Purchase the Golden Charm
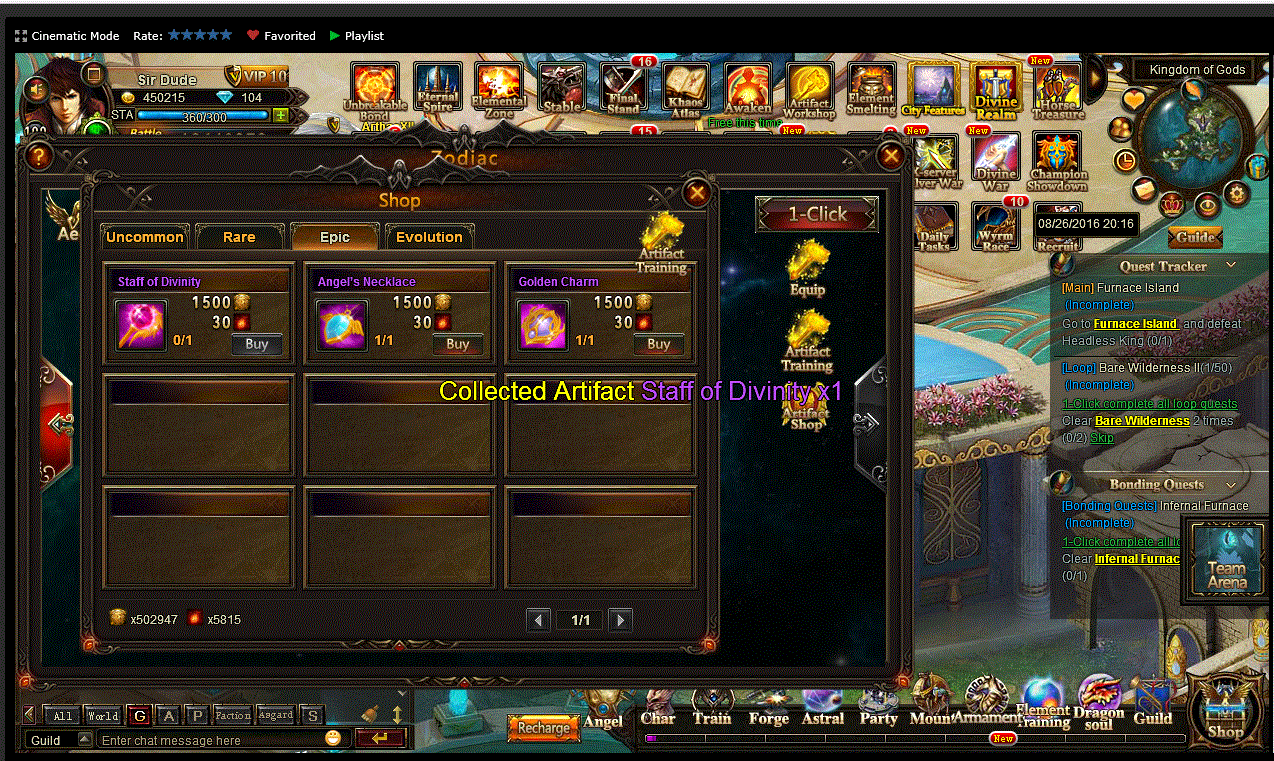This screenshot has width=1274, height=761. click(658, 344)
